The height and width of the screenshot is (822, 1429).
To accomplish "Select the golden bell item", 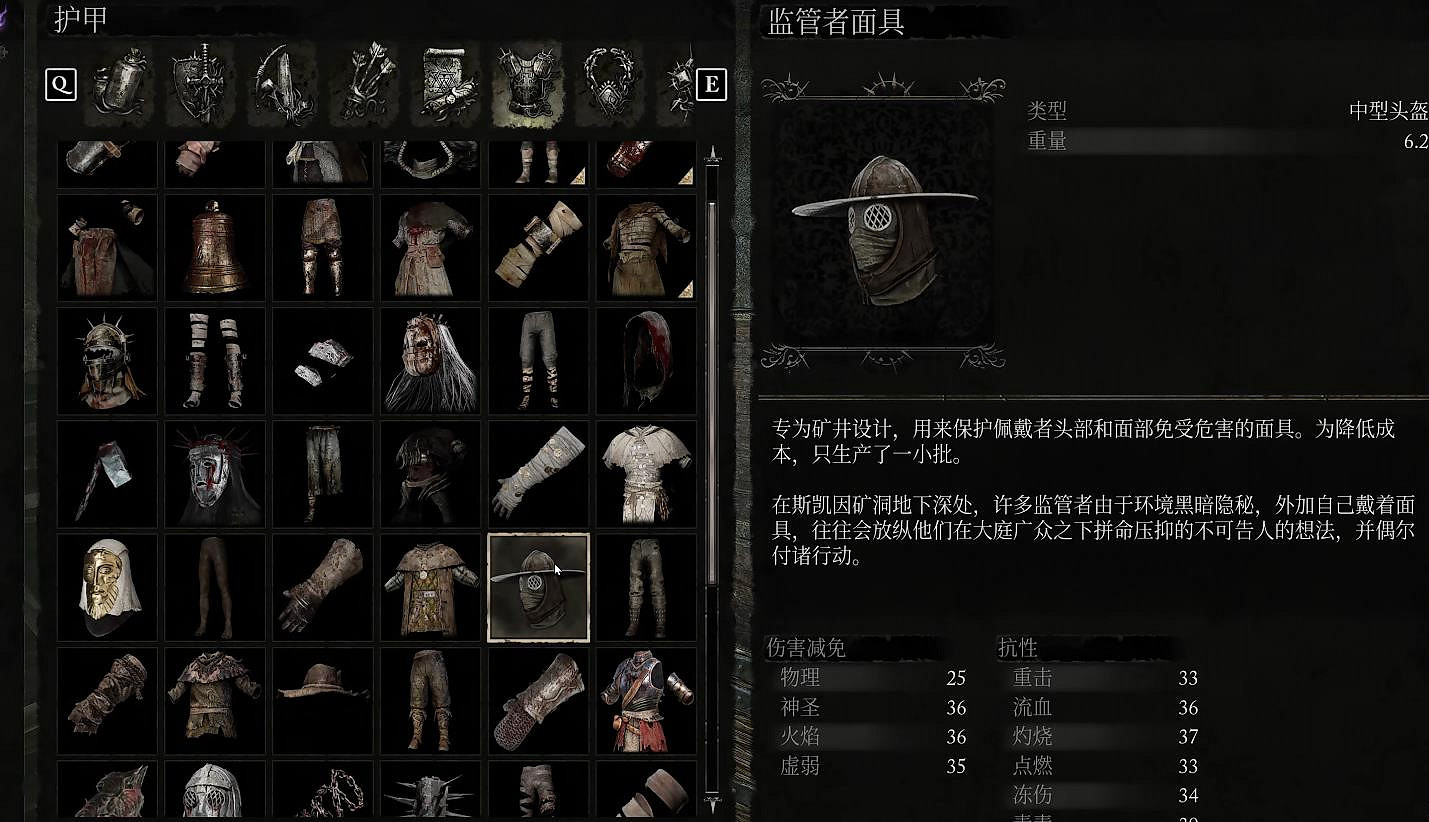I will (215, 247).
